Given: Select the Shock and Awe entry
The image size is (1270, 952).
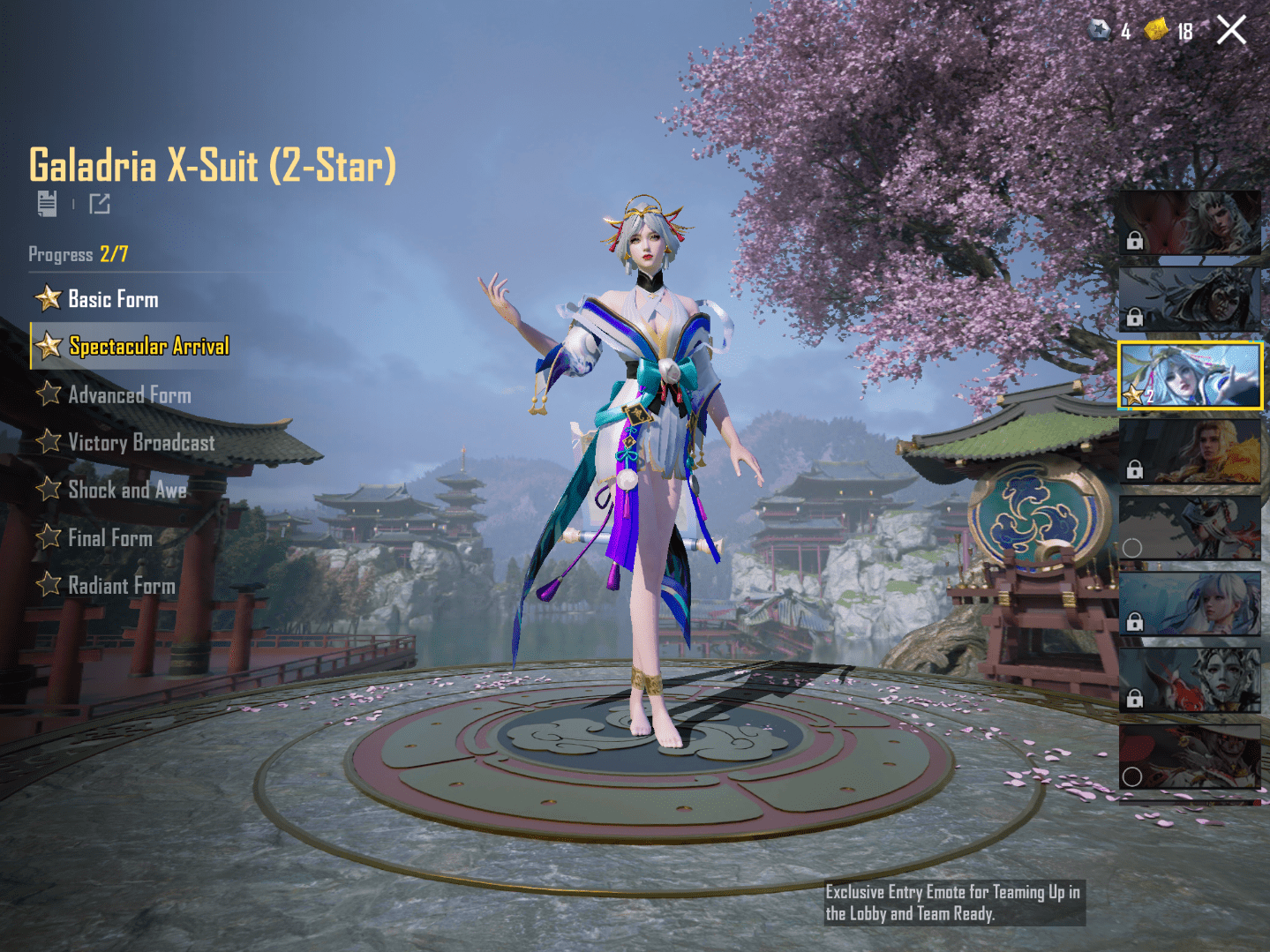Looking at the screenshot, I should tap(127, 490).
